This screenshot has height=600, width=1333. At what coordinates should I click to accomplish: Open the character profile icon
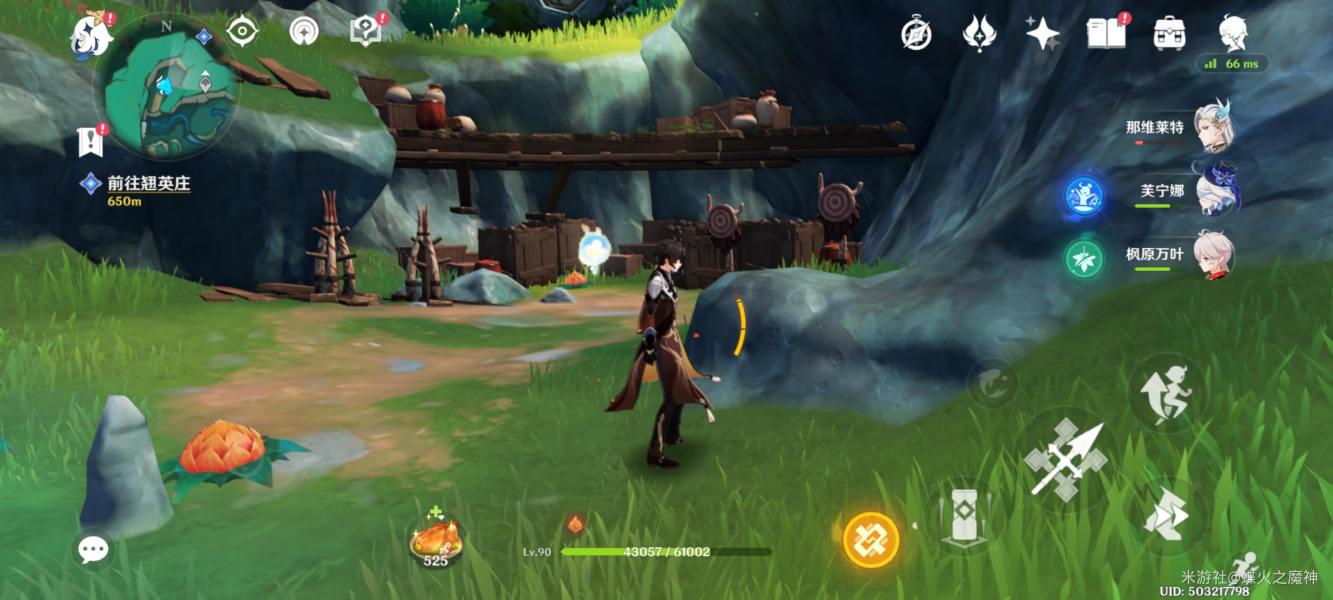tap(1233, 34)
